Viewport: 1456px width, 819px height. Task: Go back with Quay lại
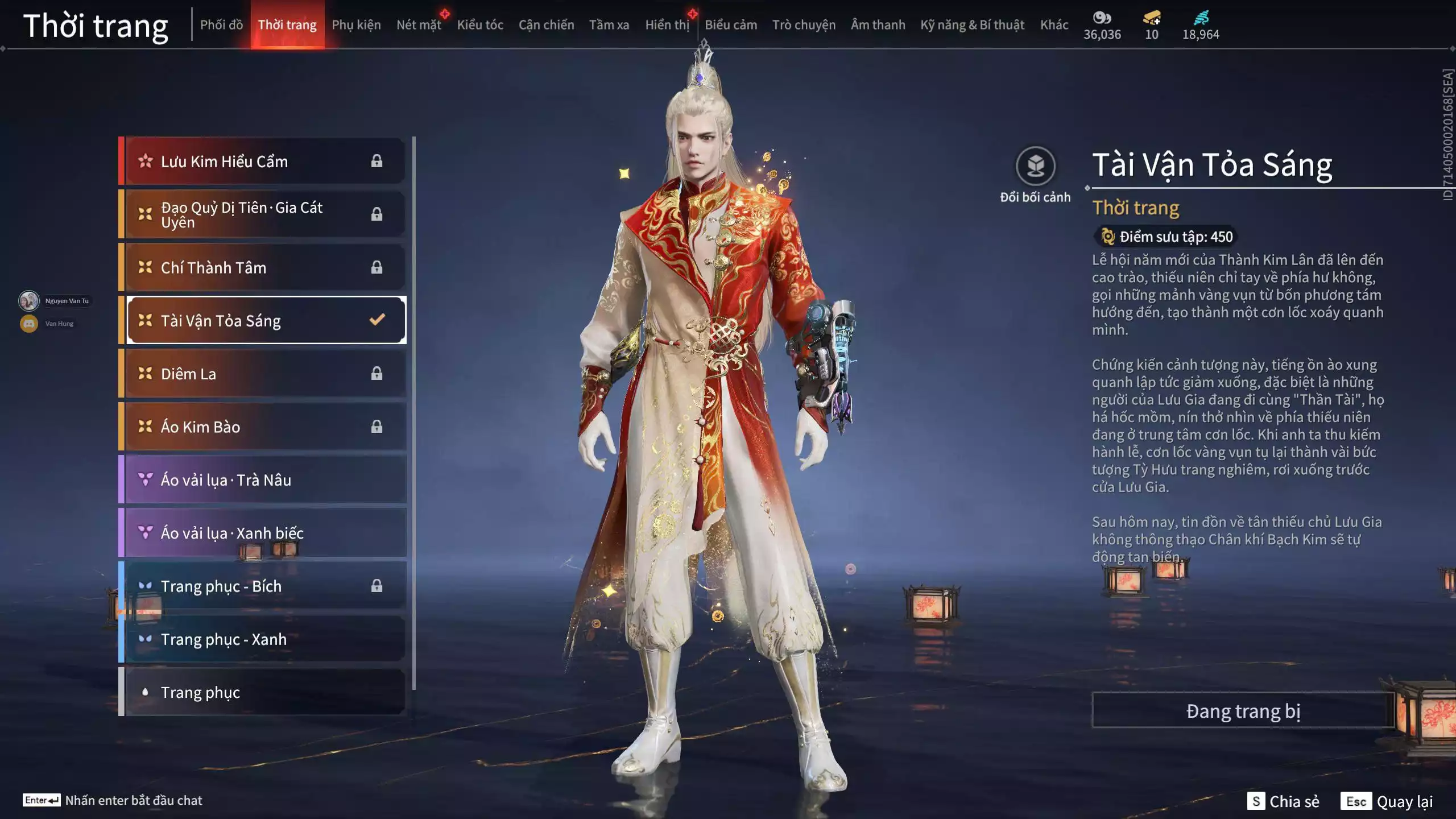1387,801
